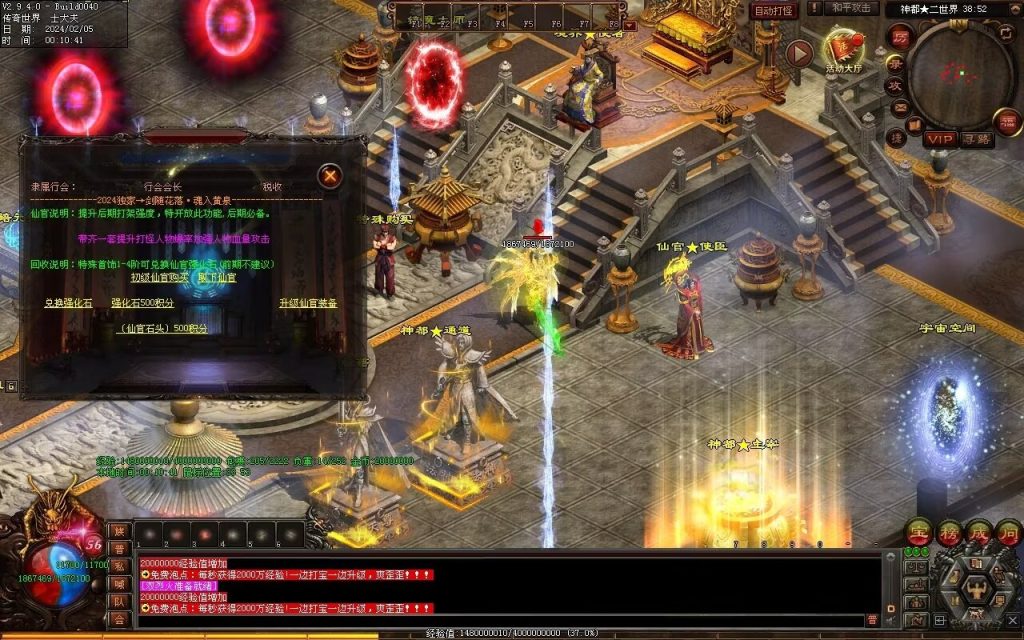Click the 宝 round button
Screen dimensions: 1024x640
[918, 531]
